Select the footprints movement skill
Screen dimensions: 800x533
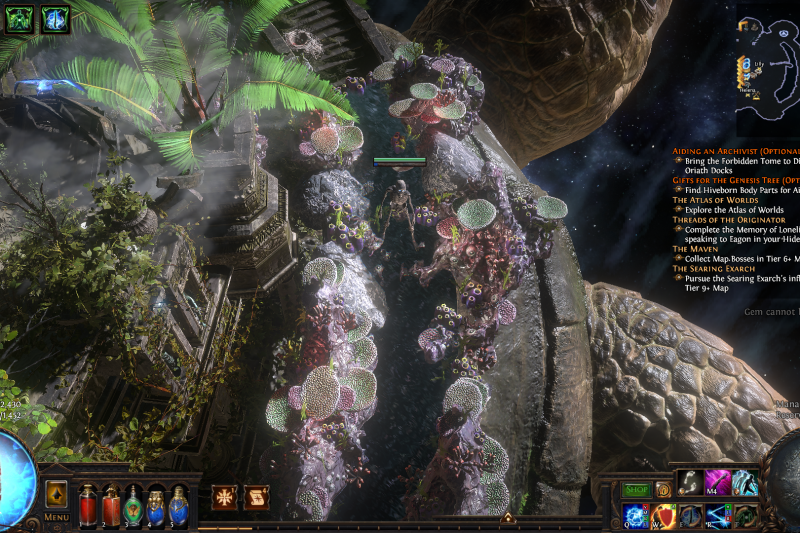click(691, 483)
